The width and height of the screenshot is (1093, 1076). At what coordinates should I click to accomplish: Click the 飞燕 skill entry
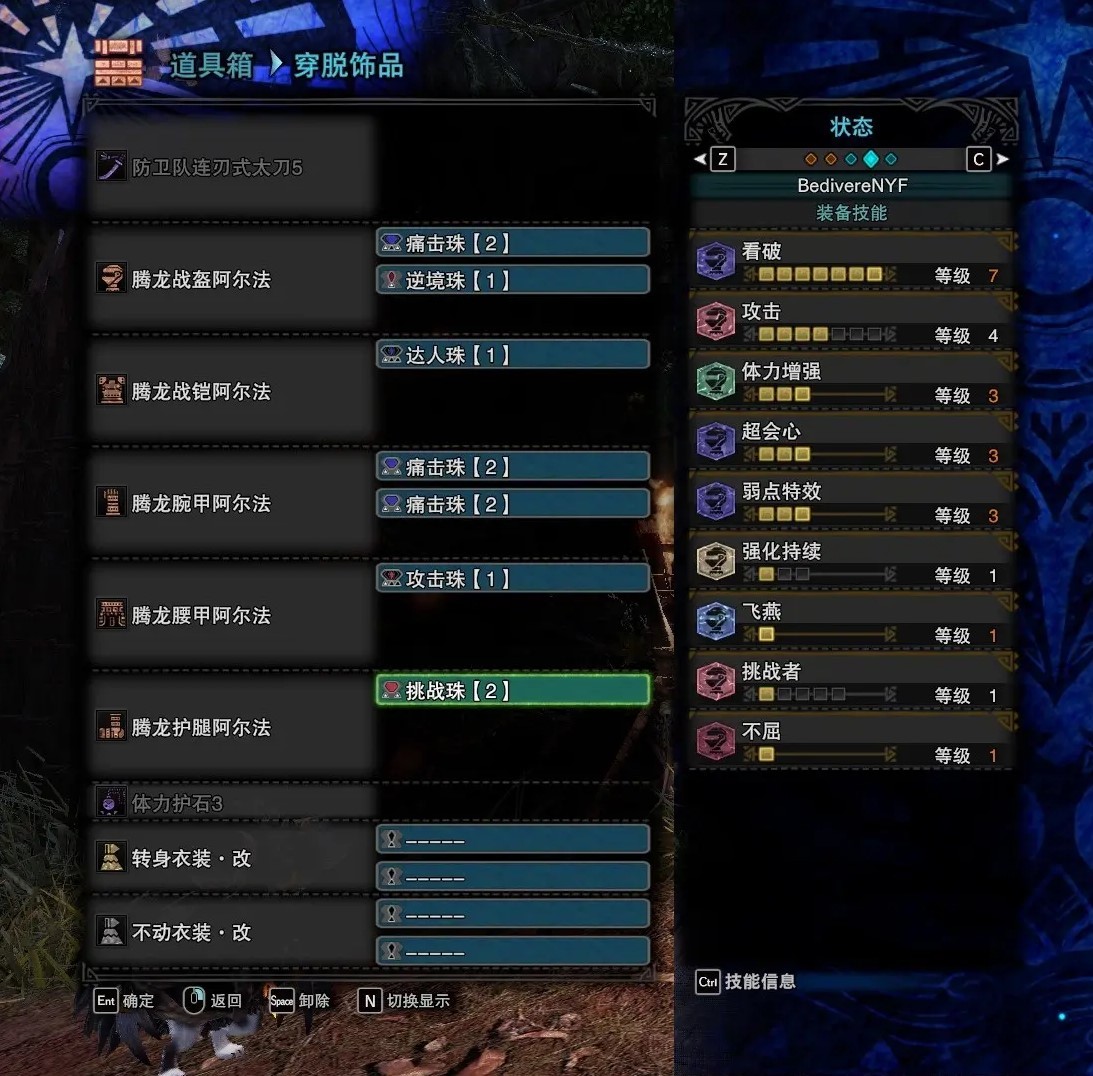tap(852, 622)
